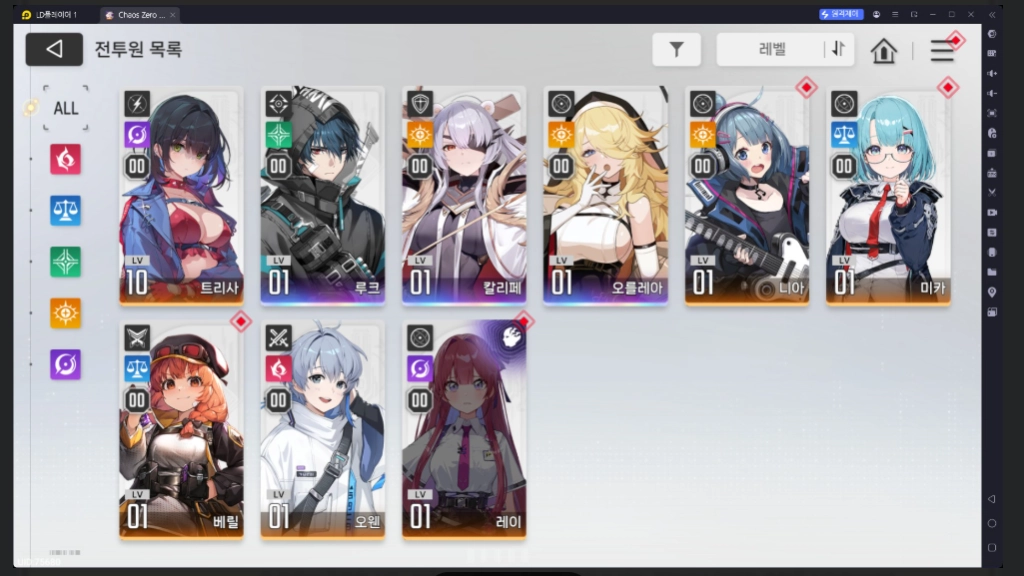The width and height of the screenshot is (1024, 576).
Task: Filter by the orange sun attribute
Action: pos(66,313)
